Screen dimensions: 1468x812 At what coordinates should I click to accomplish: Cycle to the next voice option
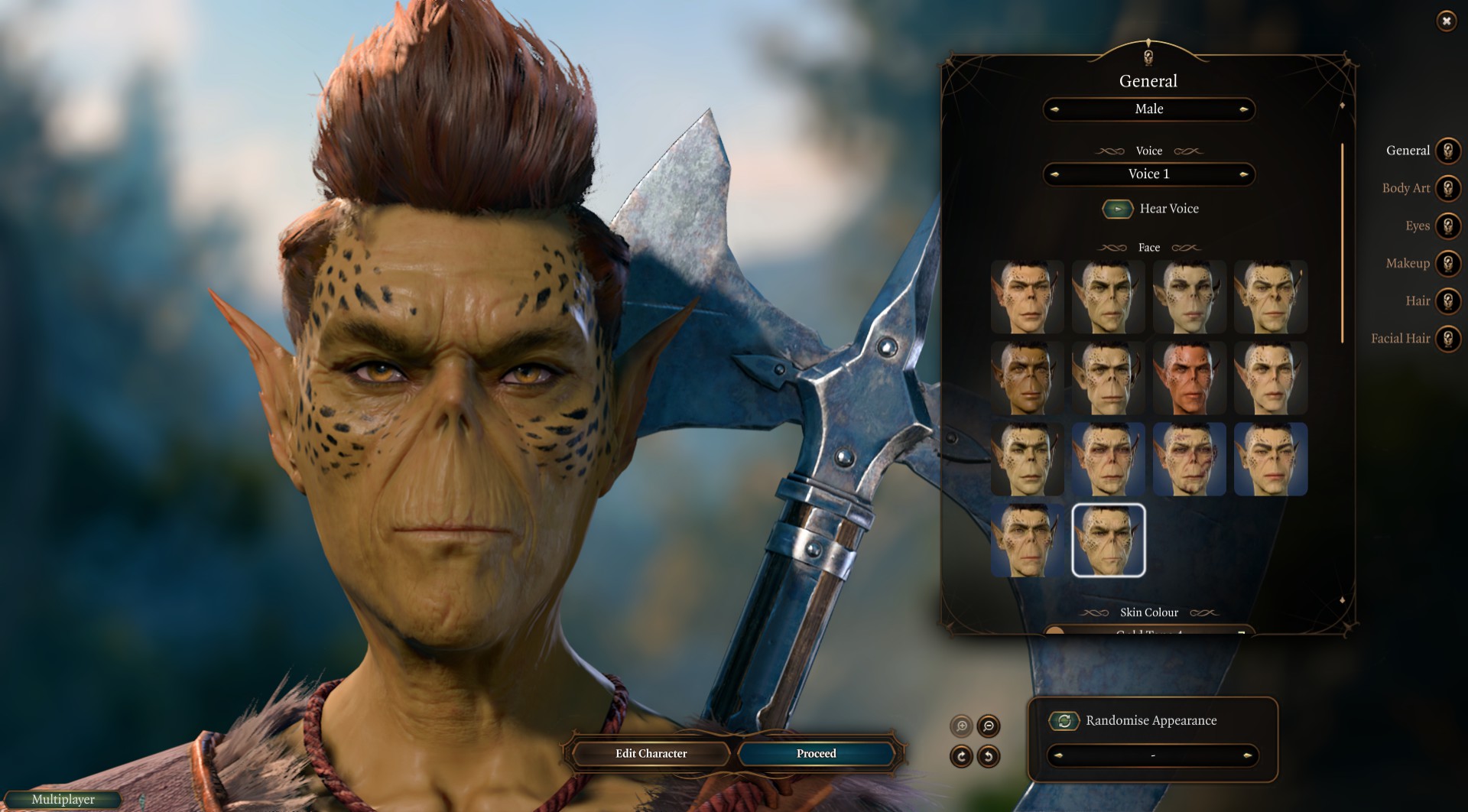[x=1244, y=174]
